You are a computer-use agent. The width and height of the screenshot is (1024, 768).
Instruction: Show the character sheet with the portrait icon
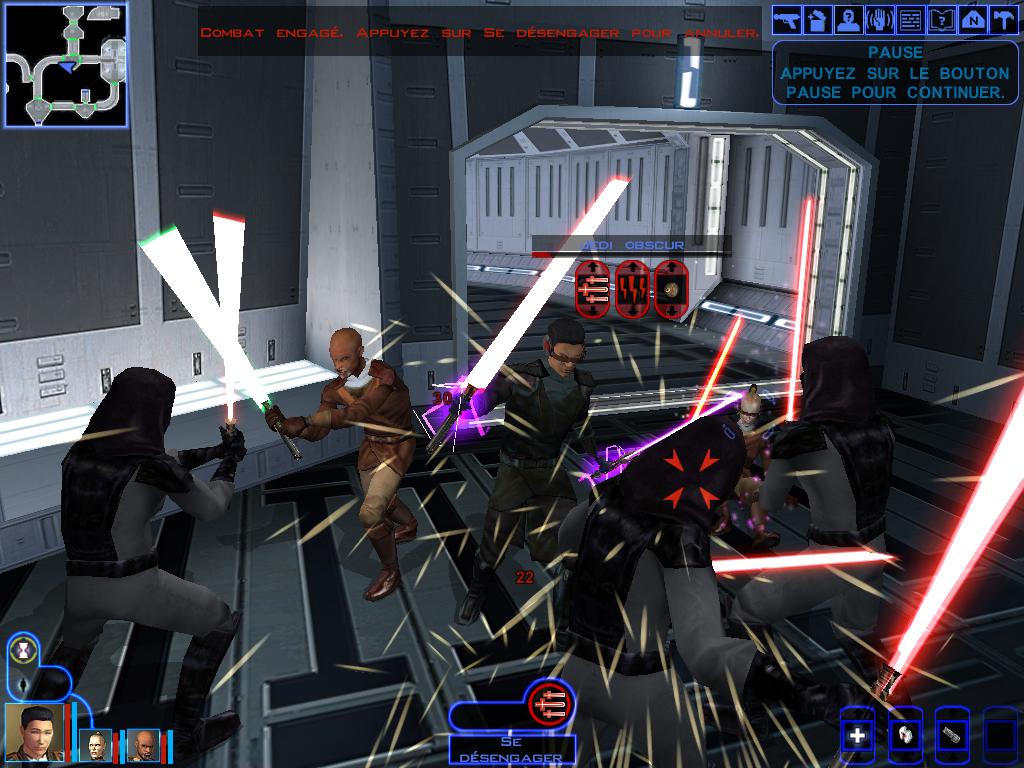(849, 18)
